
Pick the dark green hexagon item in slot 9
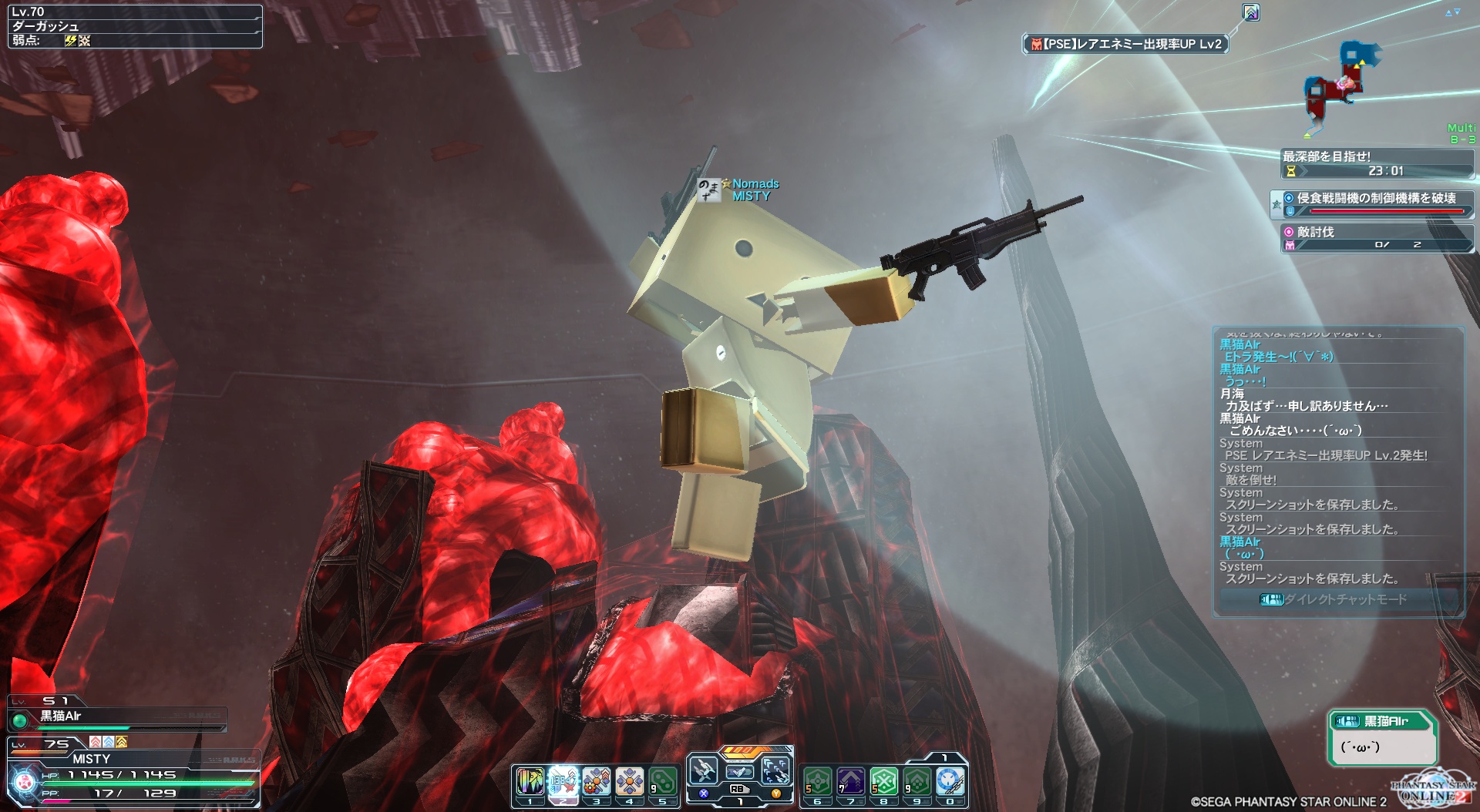tap(917, 782)
